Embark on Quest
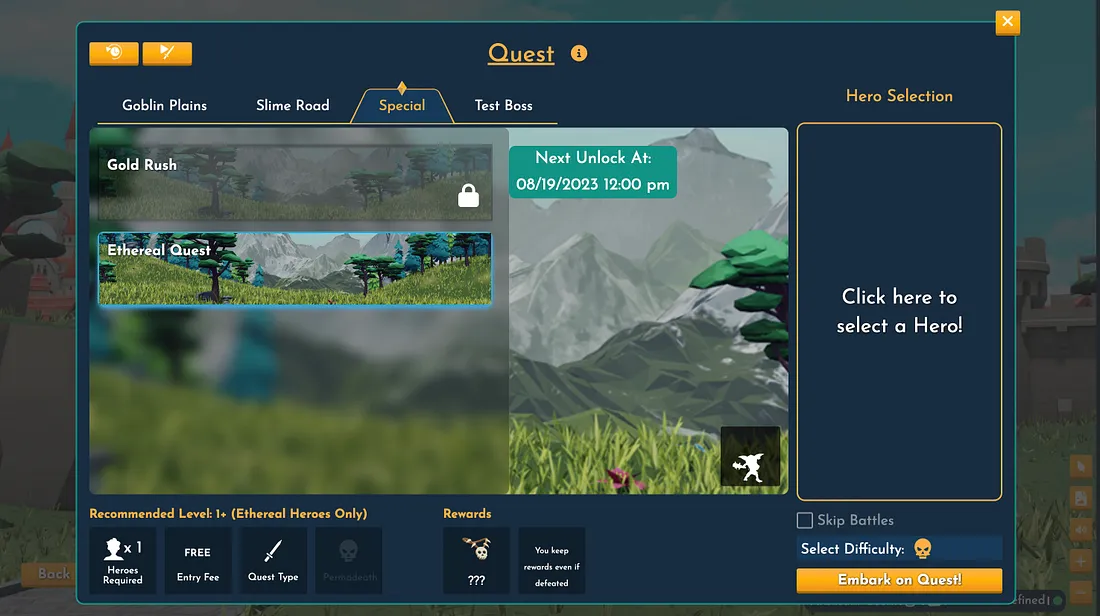Screen dimensions: 1100x616 899,580
